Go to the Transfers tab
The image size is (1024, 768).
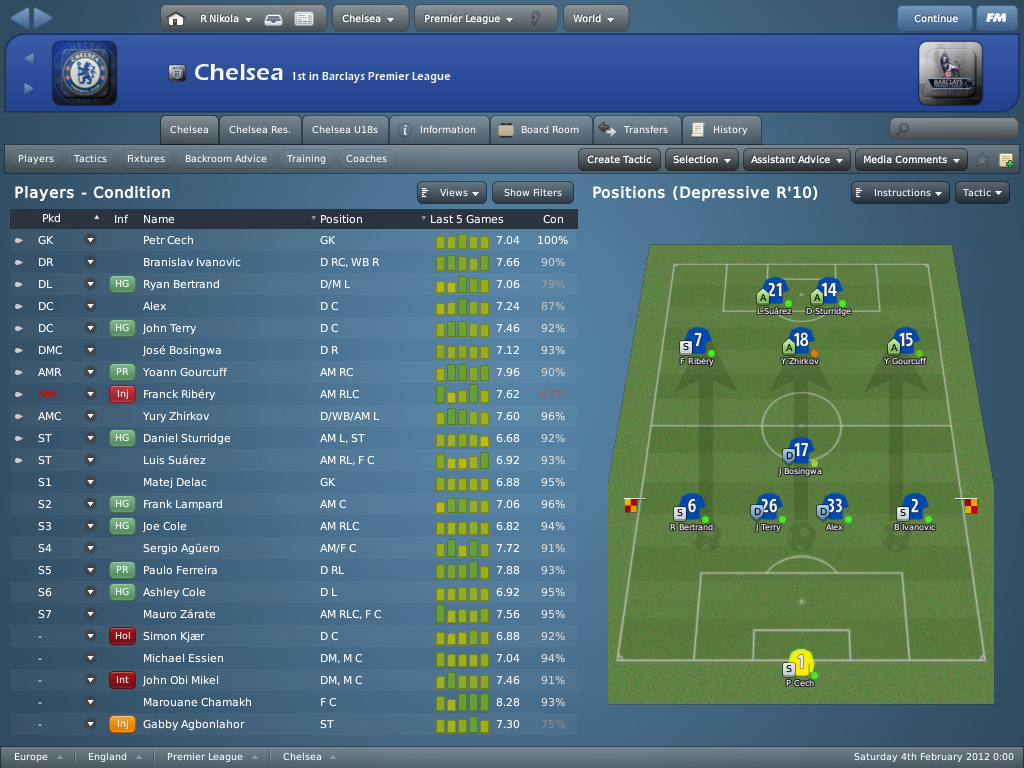click(x=636, y=130)
